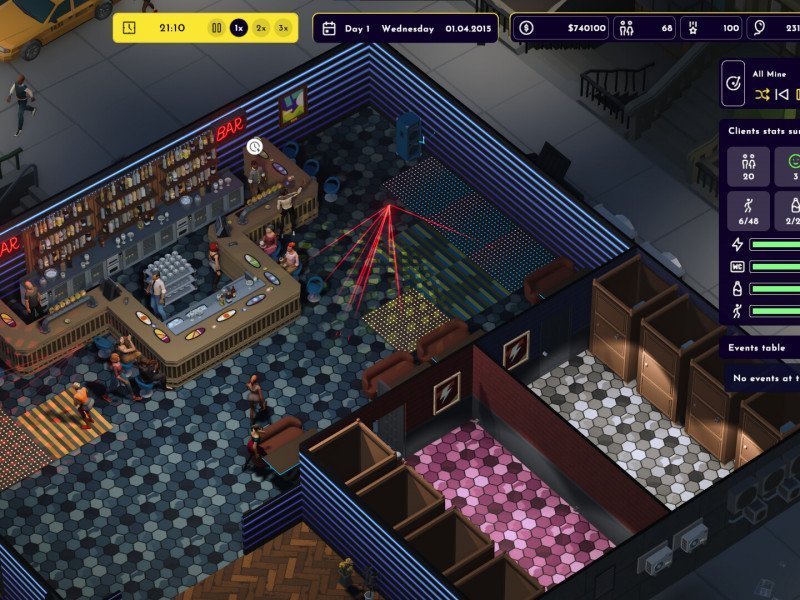This screenshot has width=800, height=600.
Task: Pause the game time
Action: pos(216,28)
